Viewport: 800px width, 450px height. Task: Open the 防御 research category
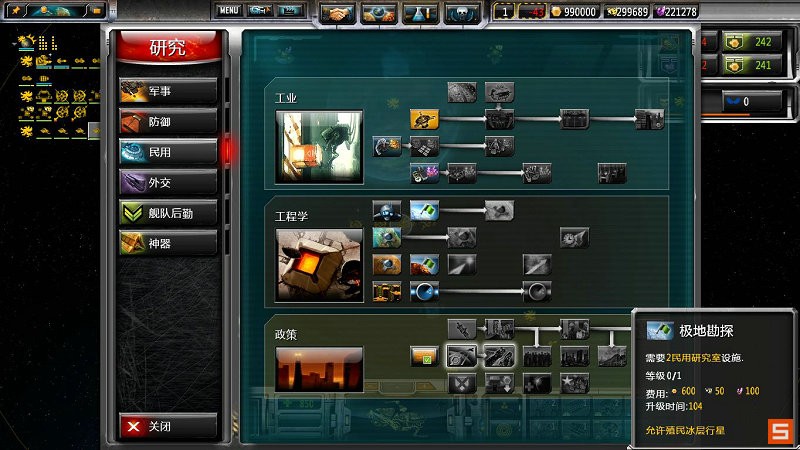click(x=167, y=121)
